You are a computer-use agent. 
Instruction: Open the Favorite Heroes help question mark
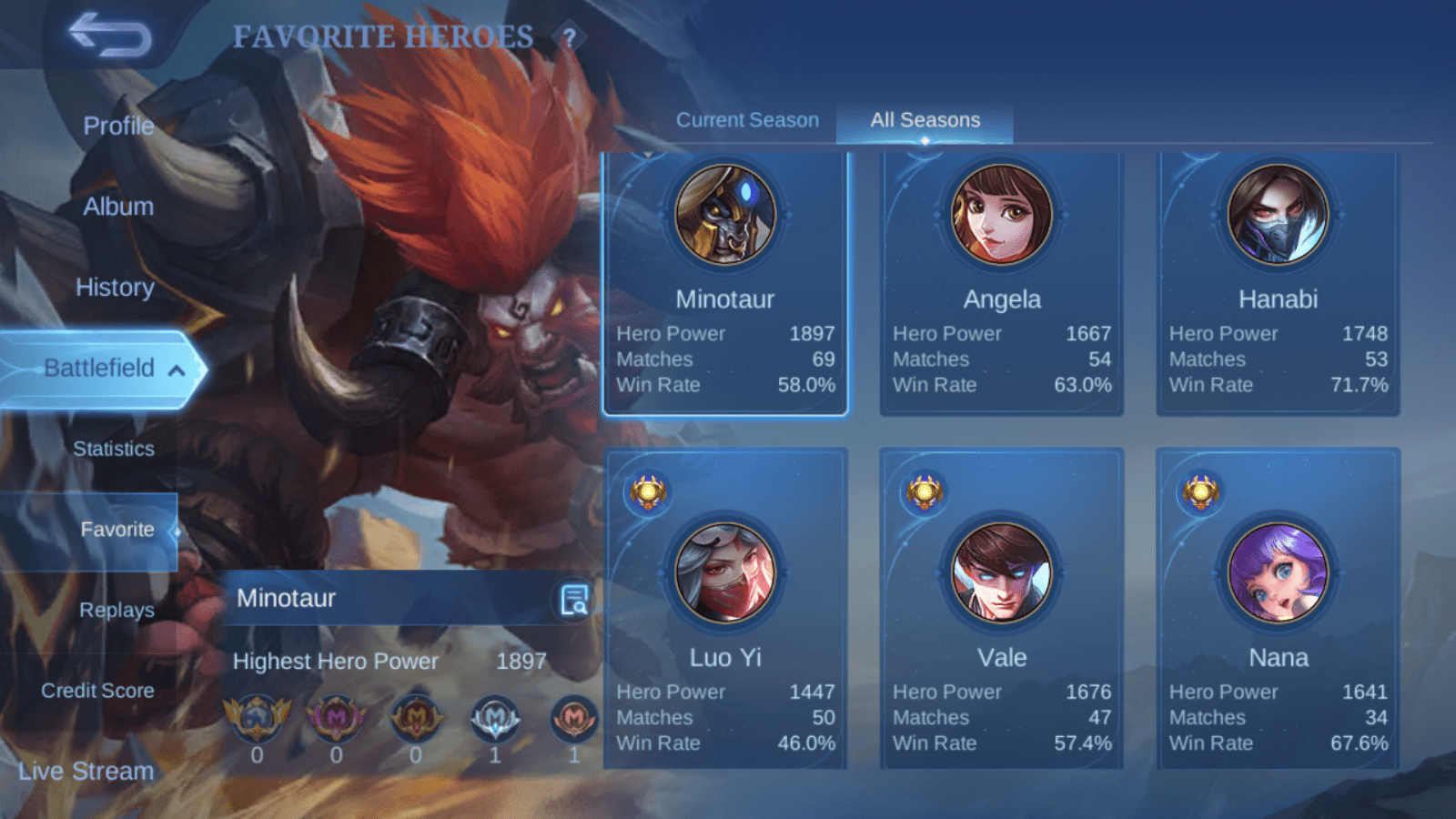pos(570,38)
